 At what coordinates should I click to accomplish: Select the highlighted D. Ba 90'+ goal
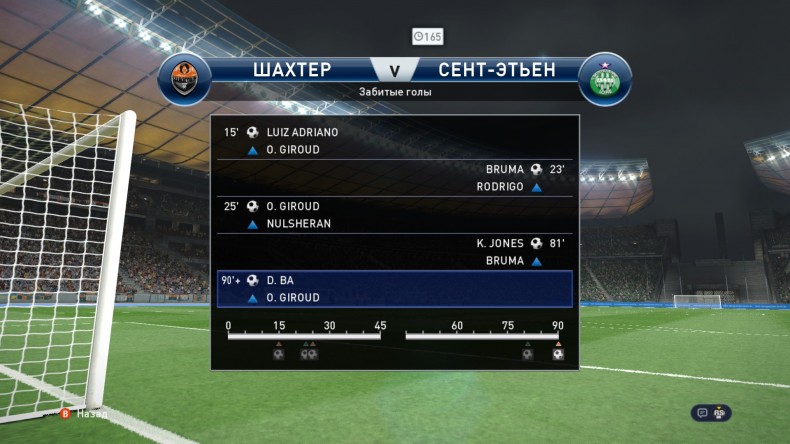[x=394, y=288]
